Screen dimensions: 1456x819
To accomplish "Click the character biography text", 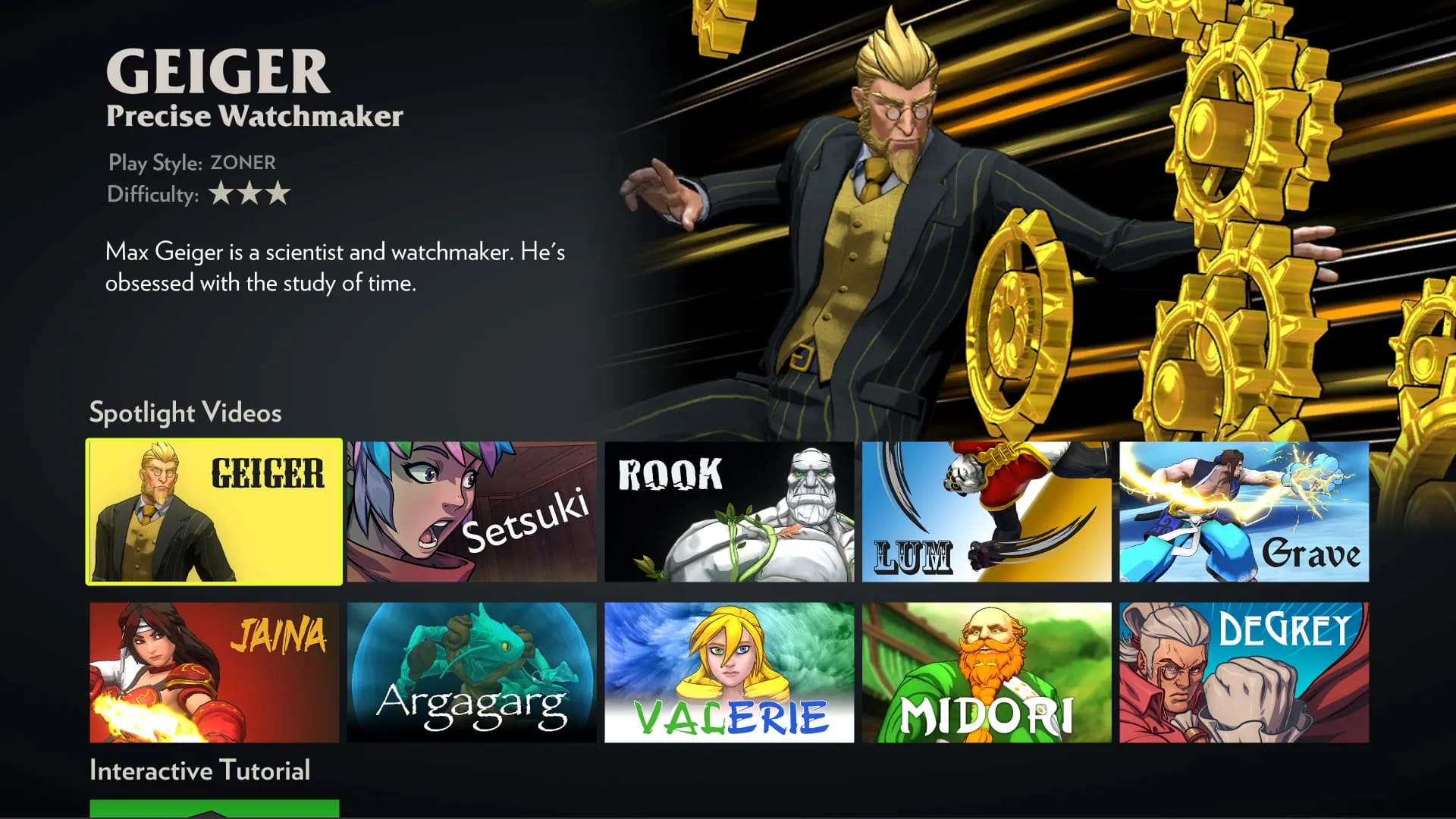I will [336, 267].
